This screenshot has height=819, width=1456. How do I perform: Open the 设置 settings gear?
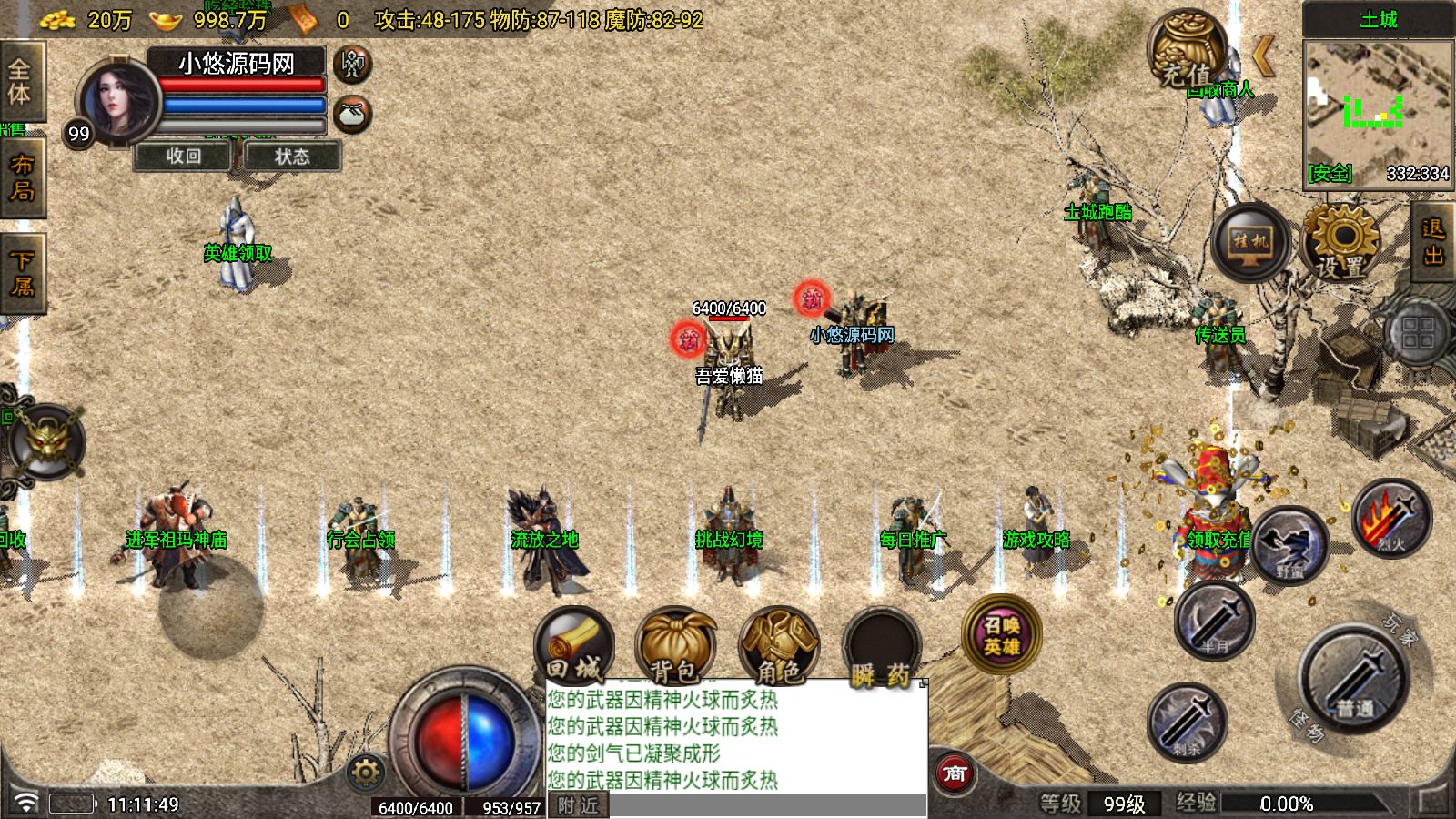pyautogui.click(x=1340, y=242)
